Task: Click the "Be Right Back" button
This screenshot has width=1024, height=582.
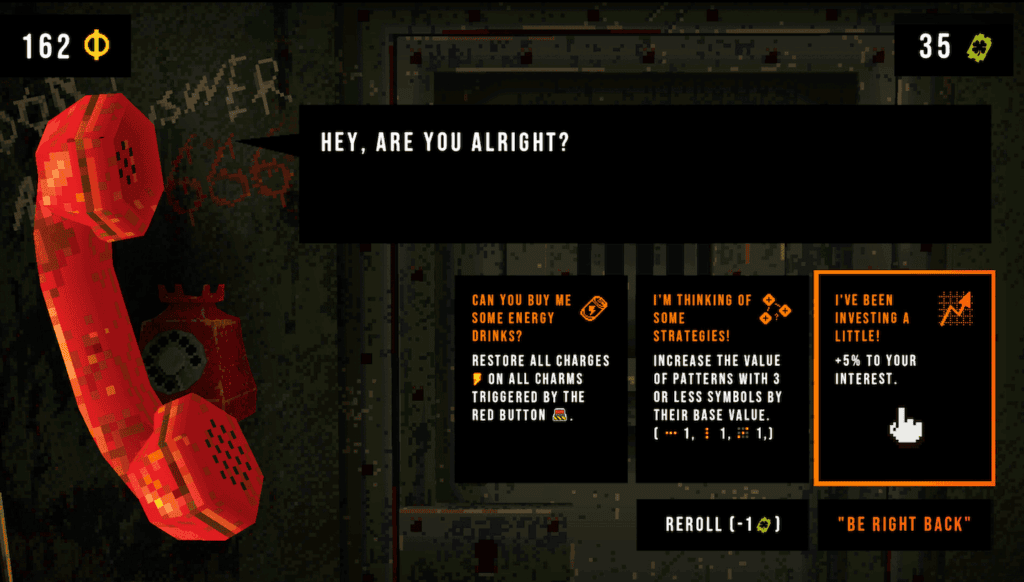Action: coord(904,525)
